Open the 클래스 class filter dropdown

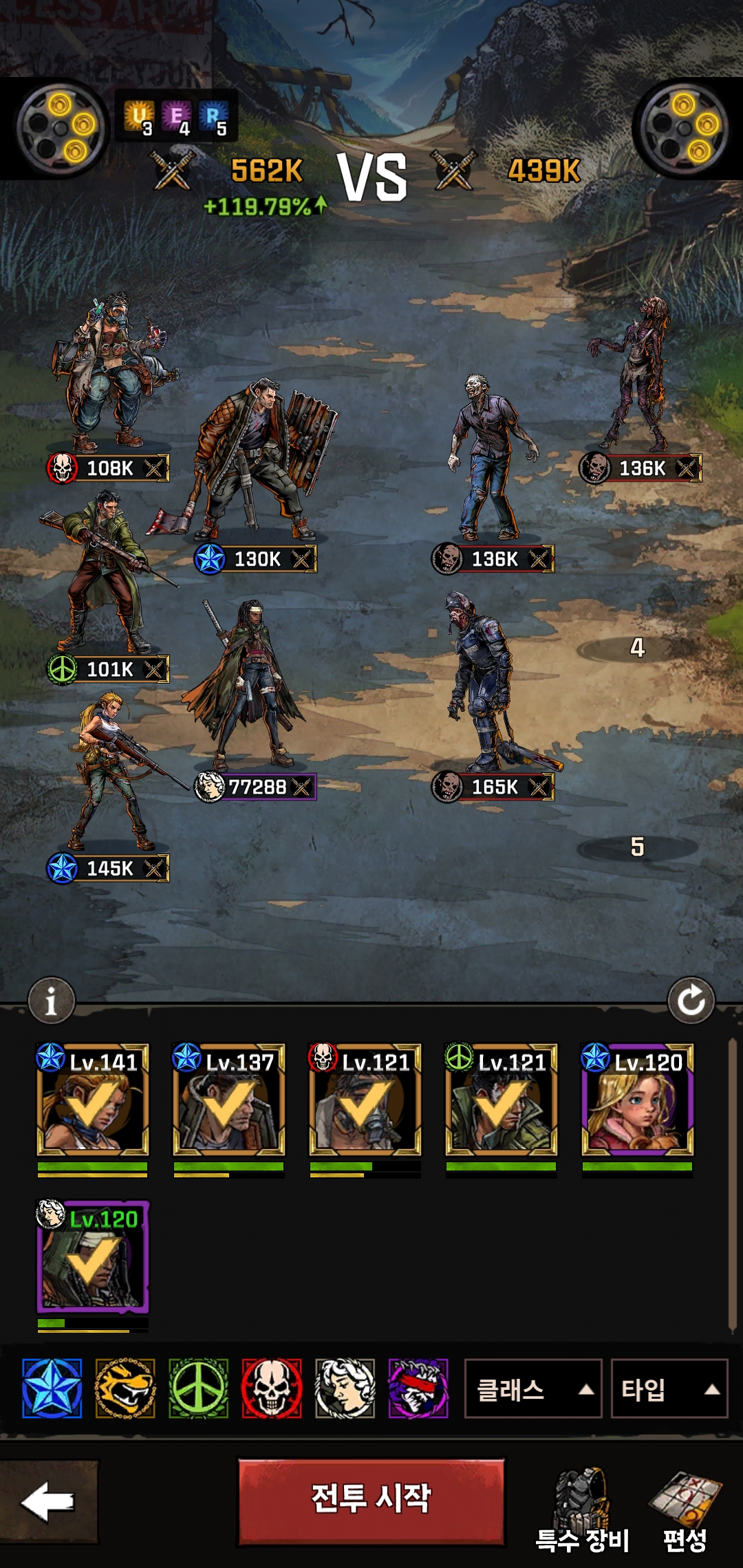click(533, 1389)
